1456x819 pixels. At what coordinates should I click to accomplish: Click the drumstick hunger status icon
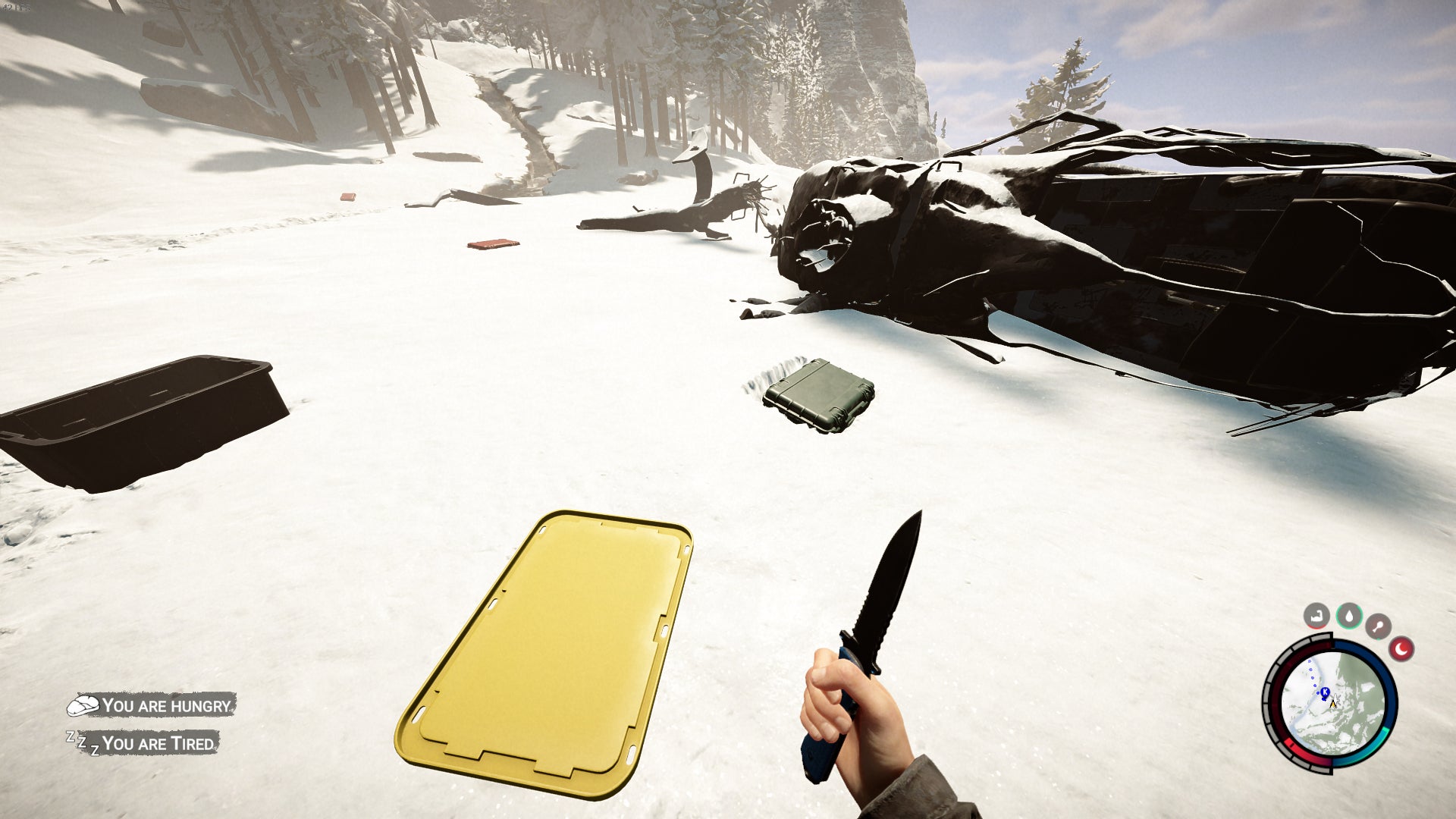click(x=1378, y=627)
